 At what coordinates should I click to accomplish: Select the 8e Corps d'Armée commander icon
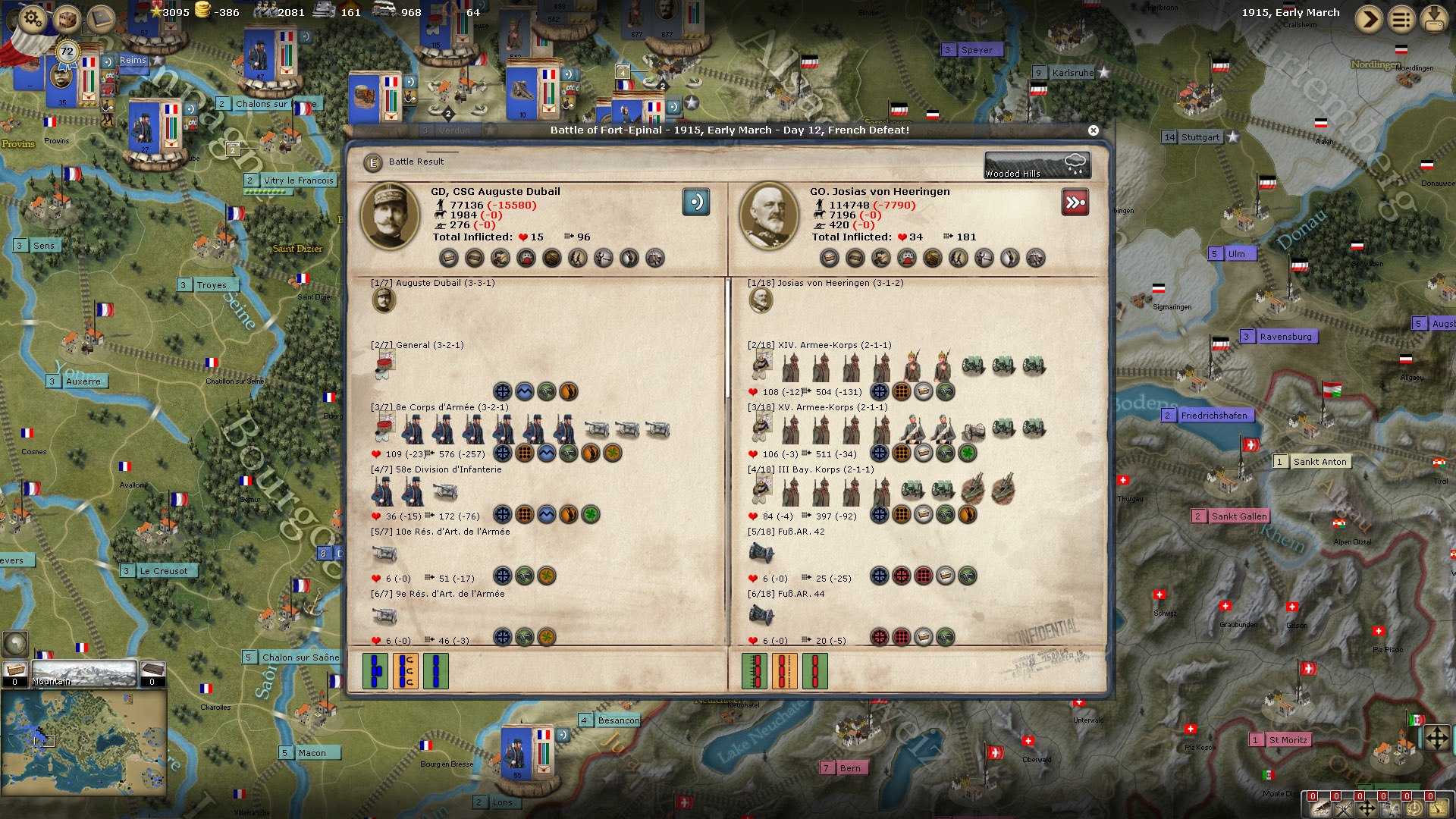[384, 428]
